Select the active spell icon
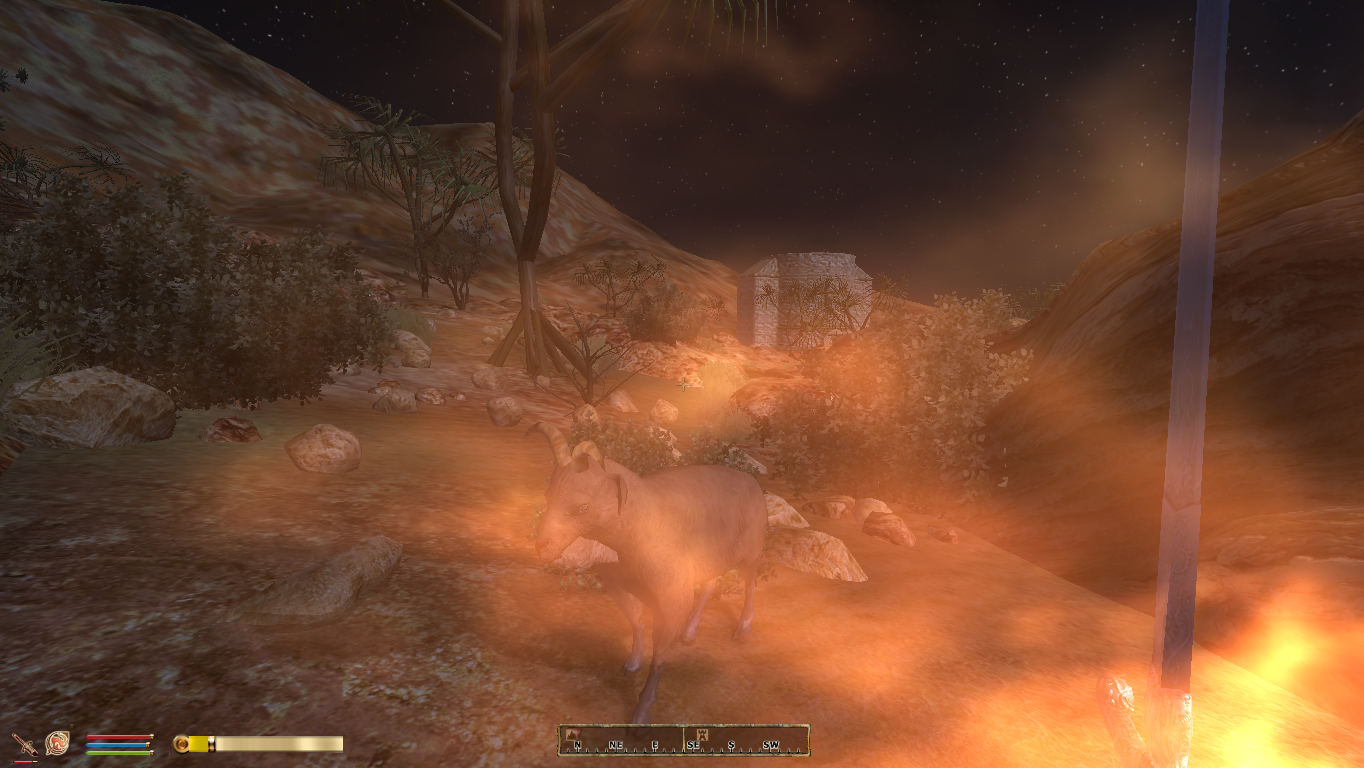Image resolution: width=1364 pixels, height=768 pixels. tap(57, 743)
